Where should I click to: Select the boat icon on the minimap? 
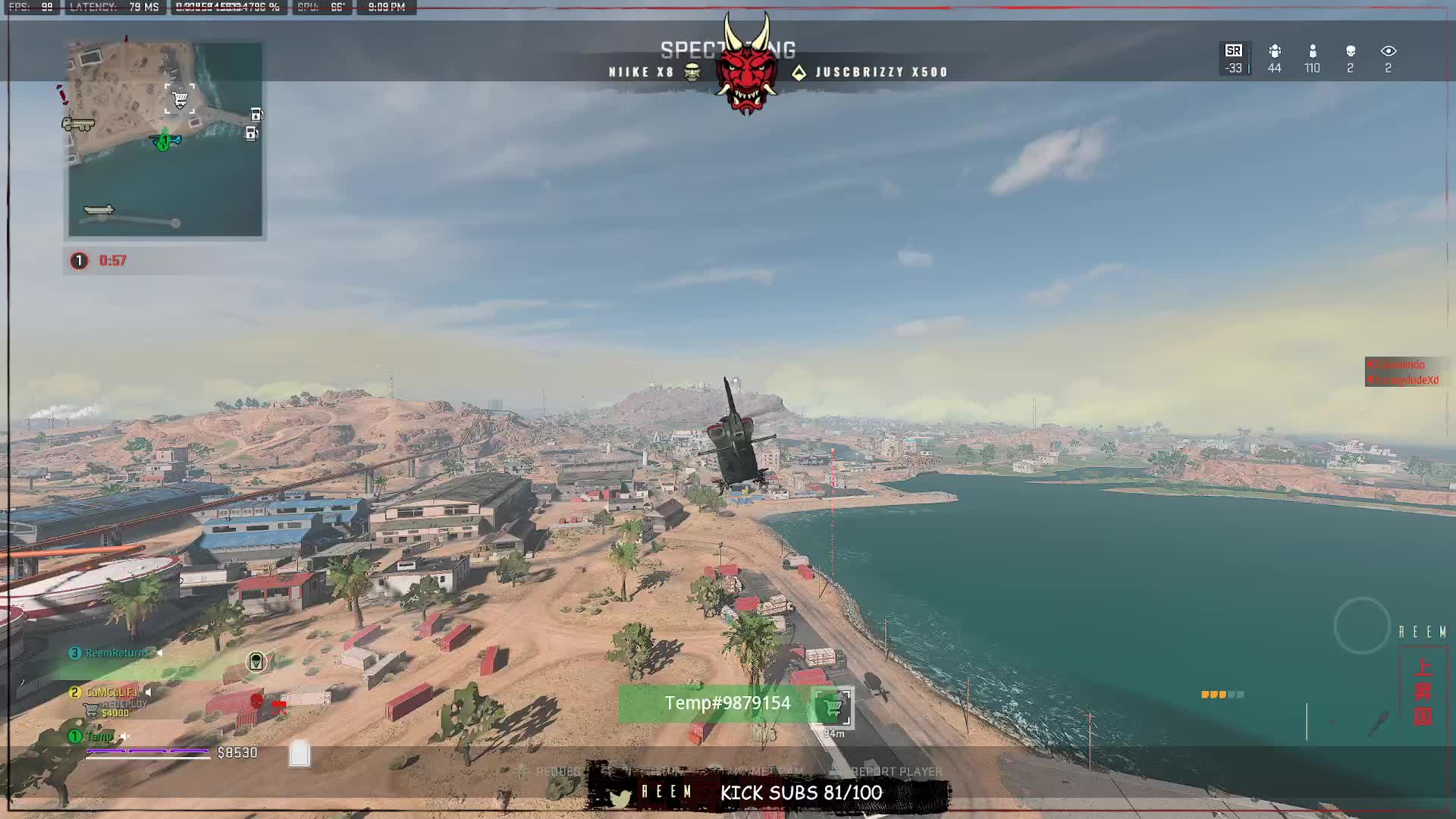click(99, 210)
